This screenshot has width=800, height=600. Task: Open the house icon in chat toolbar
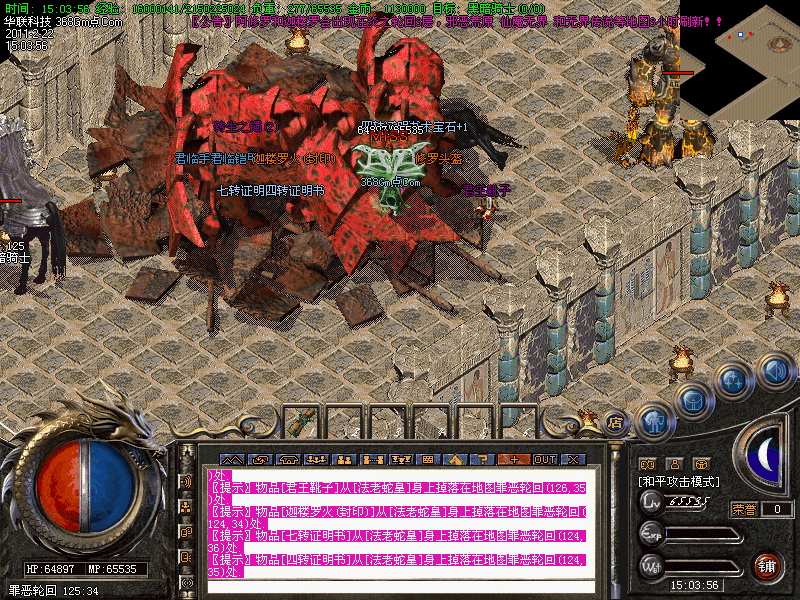point(457,459)
